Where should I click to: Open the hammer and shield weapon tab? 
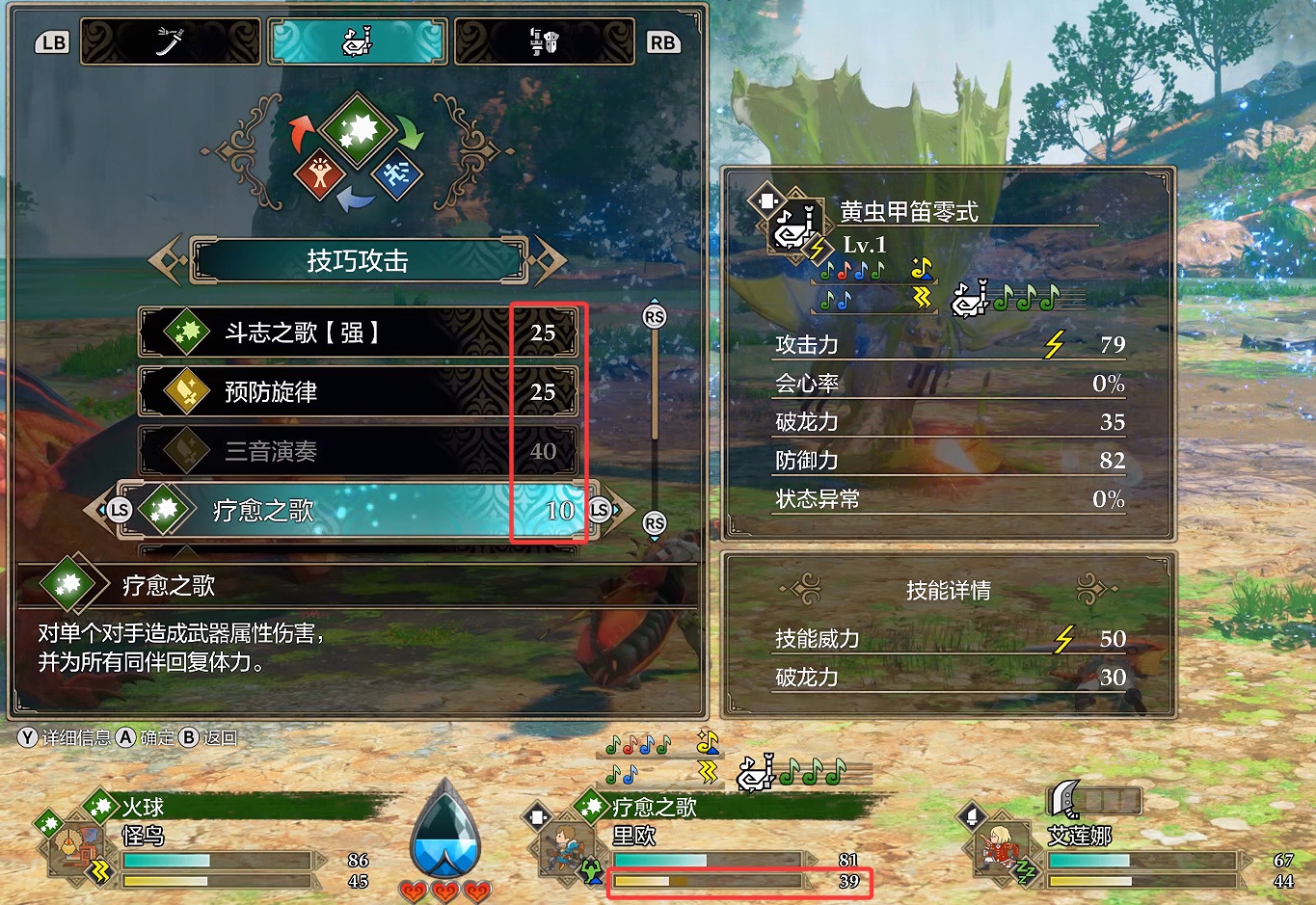(x=545, y=42)
